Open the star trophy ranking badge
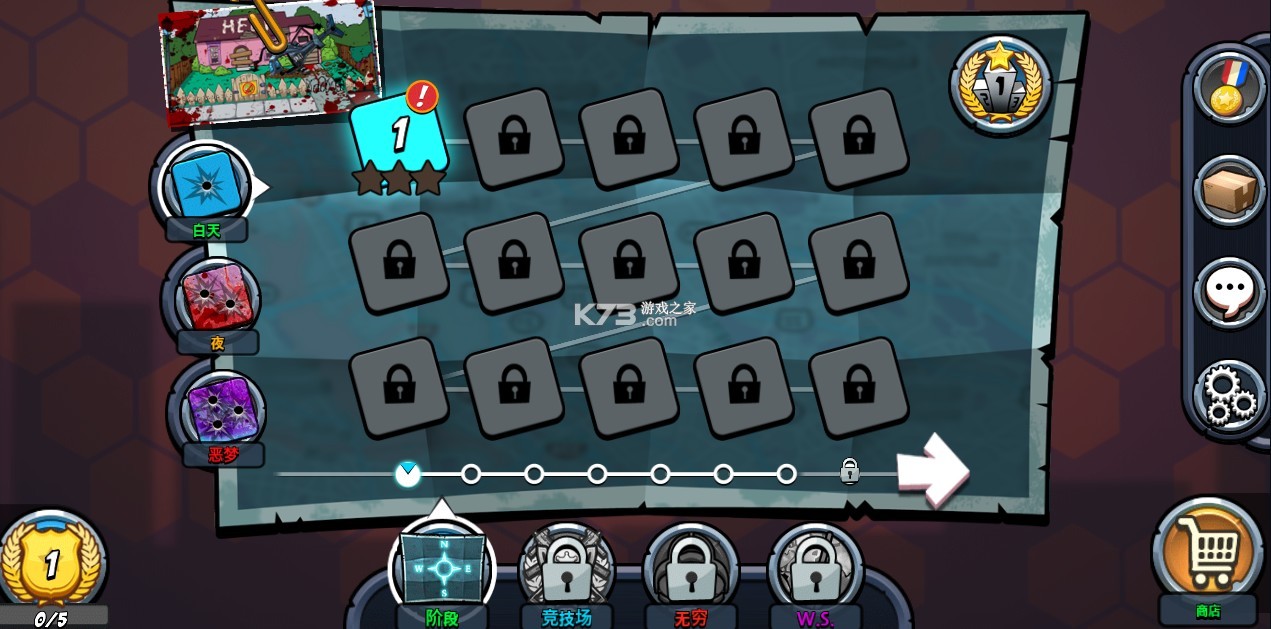The width and height of the screenshot is (1271, 629). 999,85
